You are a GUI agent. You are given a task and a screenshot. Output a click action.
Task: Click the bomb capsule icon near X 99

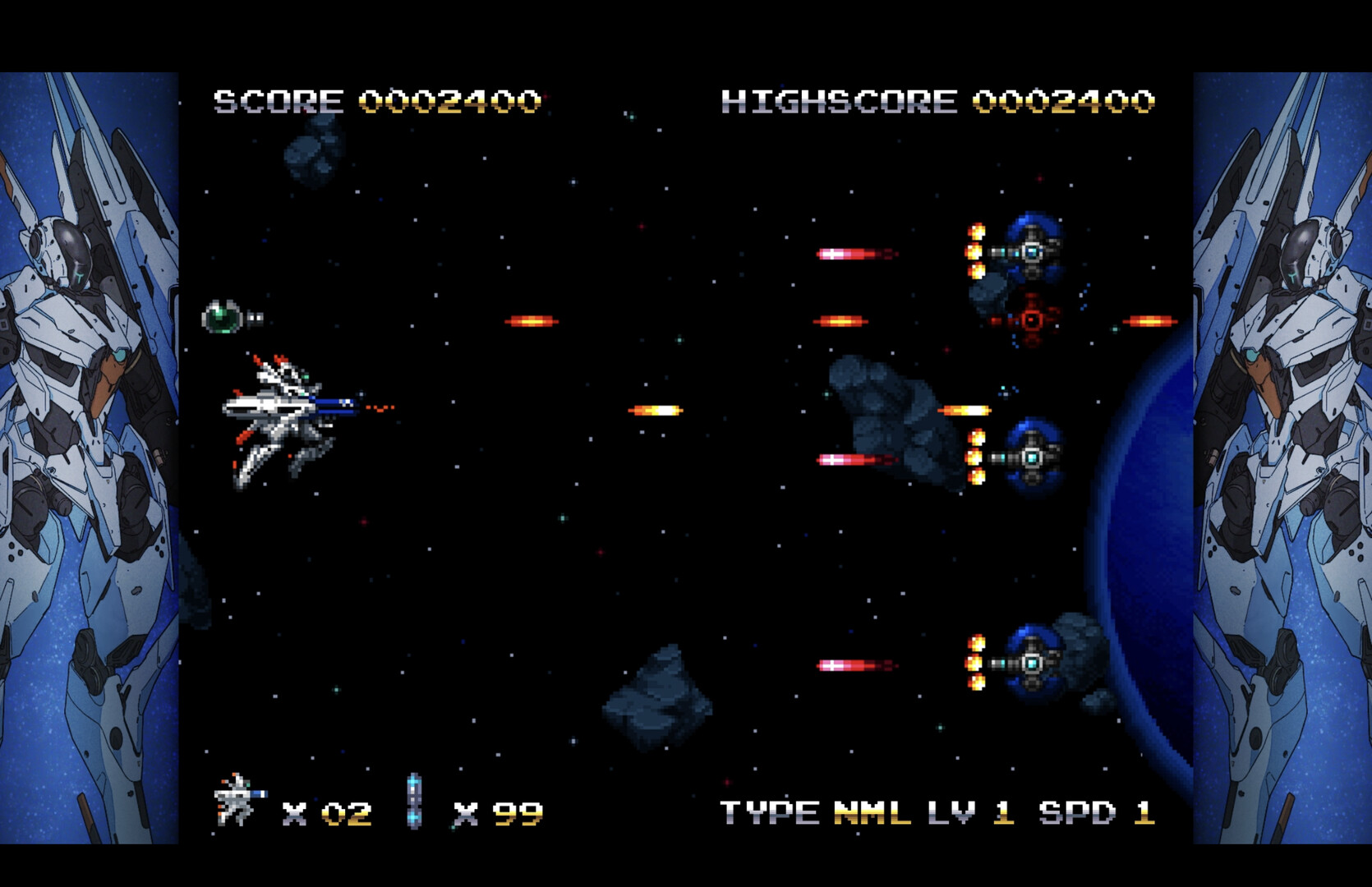point(414,798)
